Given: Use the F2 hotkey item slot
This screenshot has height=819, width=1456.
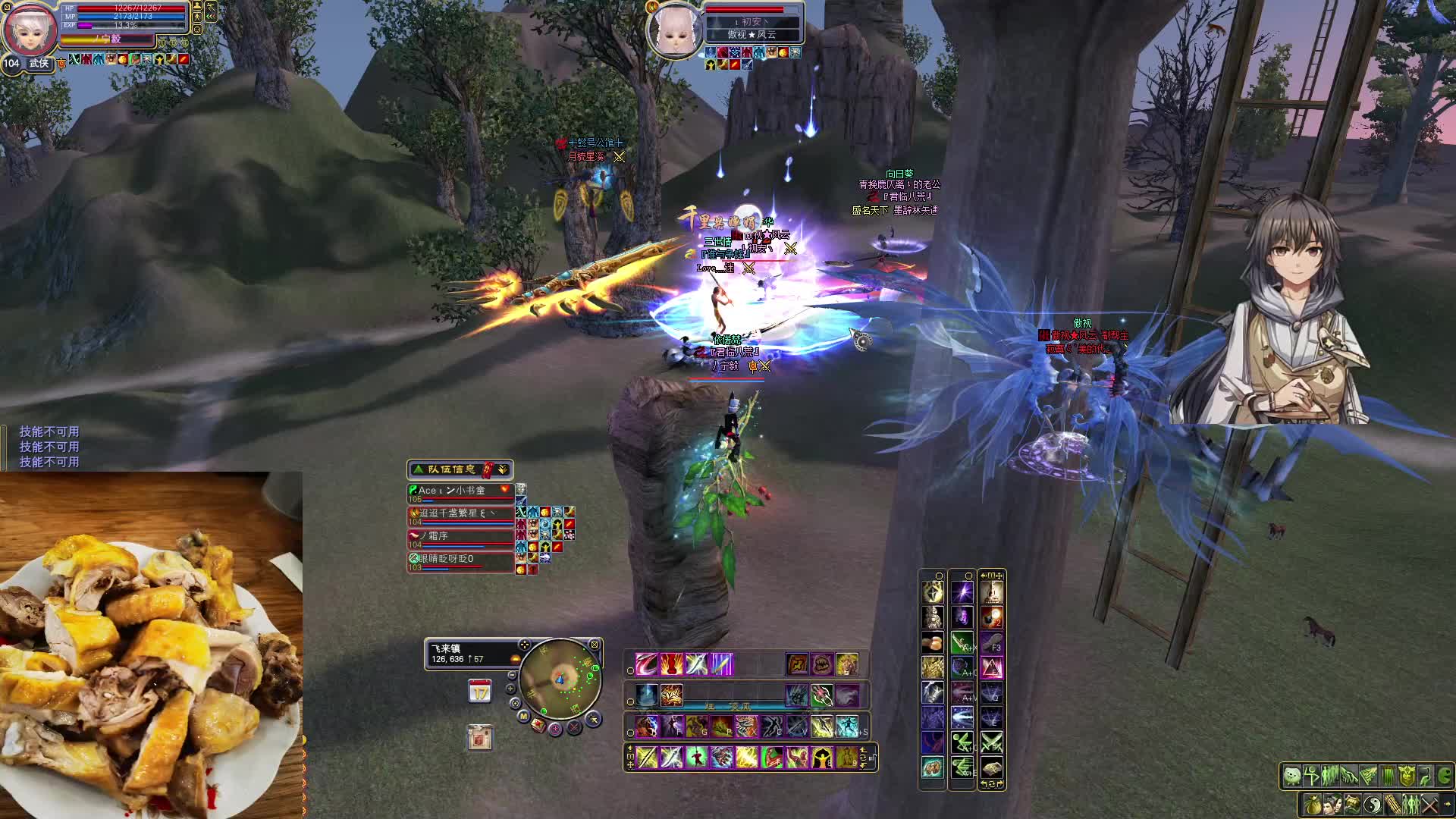Looking at the screenshot, I should (x=992, y=617).
